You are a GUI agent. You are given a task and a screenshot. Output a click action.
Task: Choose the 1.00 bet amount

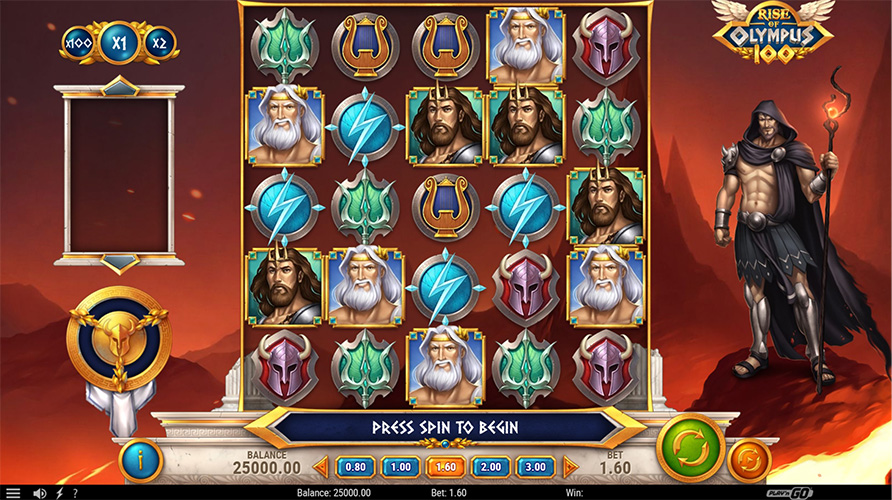[x=401, y=466]
